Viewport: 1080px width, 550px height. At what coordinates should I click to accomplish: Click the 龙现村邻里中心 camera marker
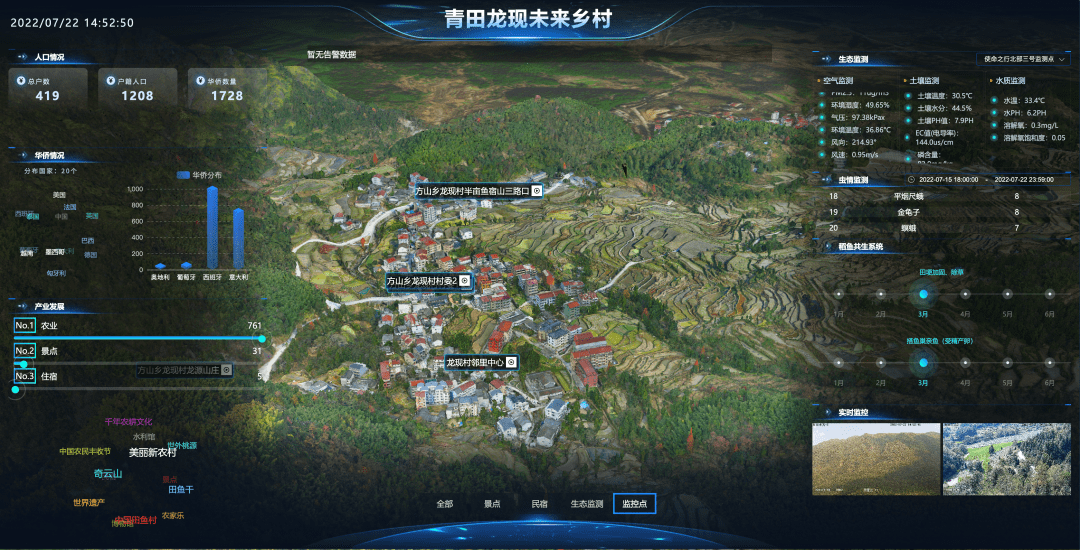pos(481,362)
